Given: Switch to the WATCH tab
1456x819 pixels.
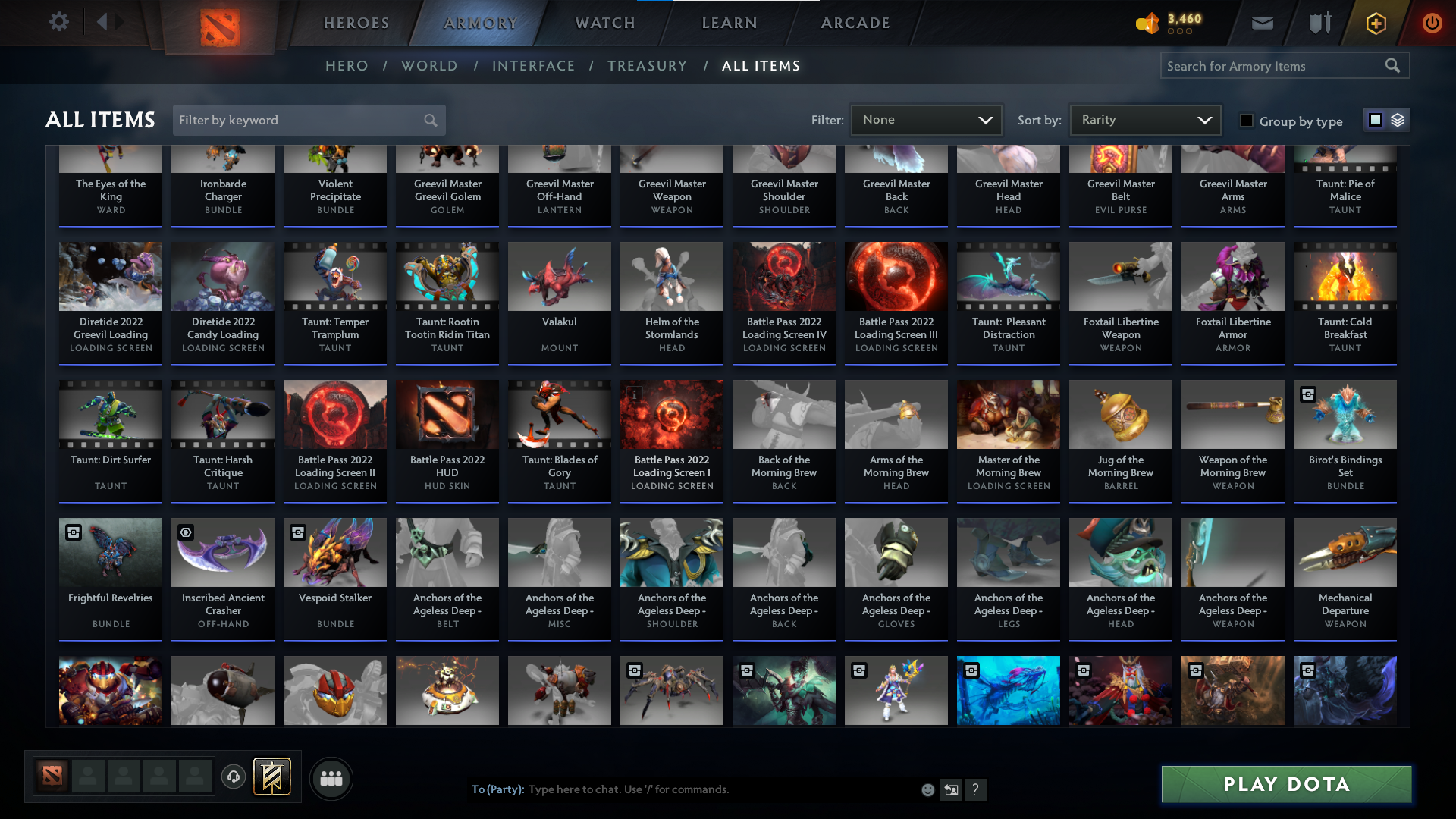Looking at the screenshot, I should click(x=603, y=23).
